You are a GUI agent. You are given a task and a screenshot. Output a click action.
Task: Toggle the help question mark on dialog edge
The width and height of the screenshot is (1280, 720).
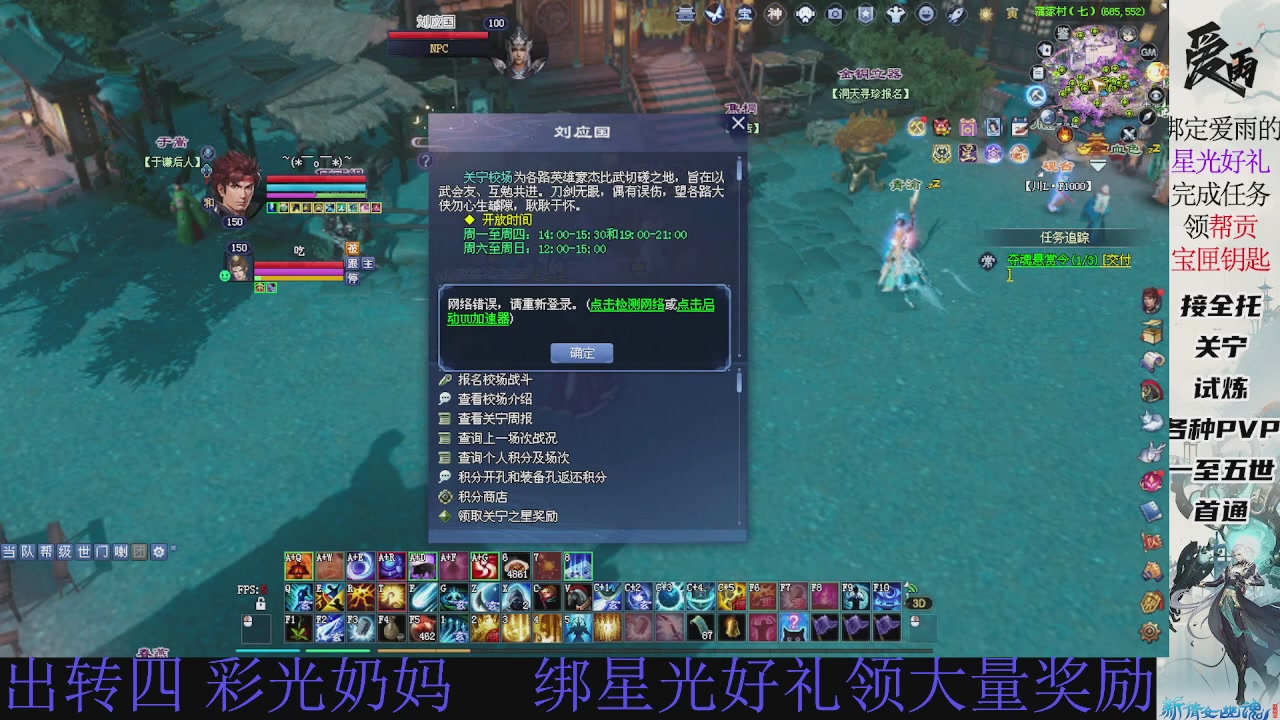pos(426,160)
